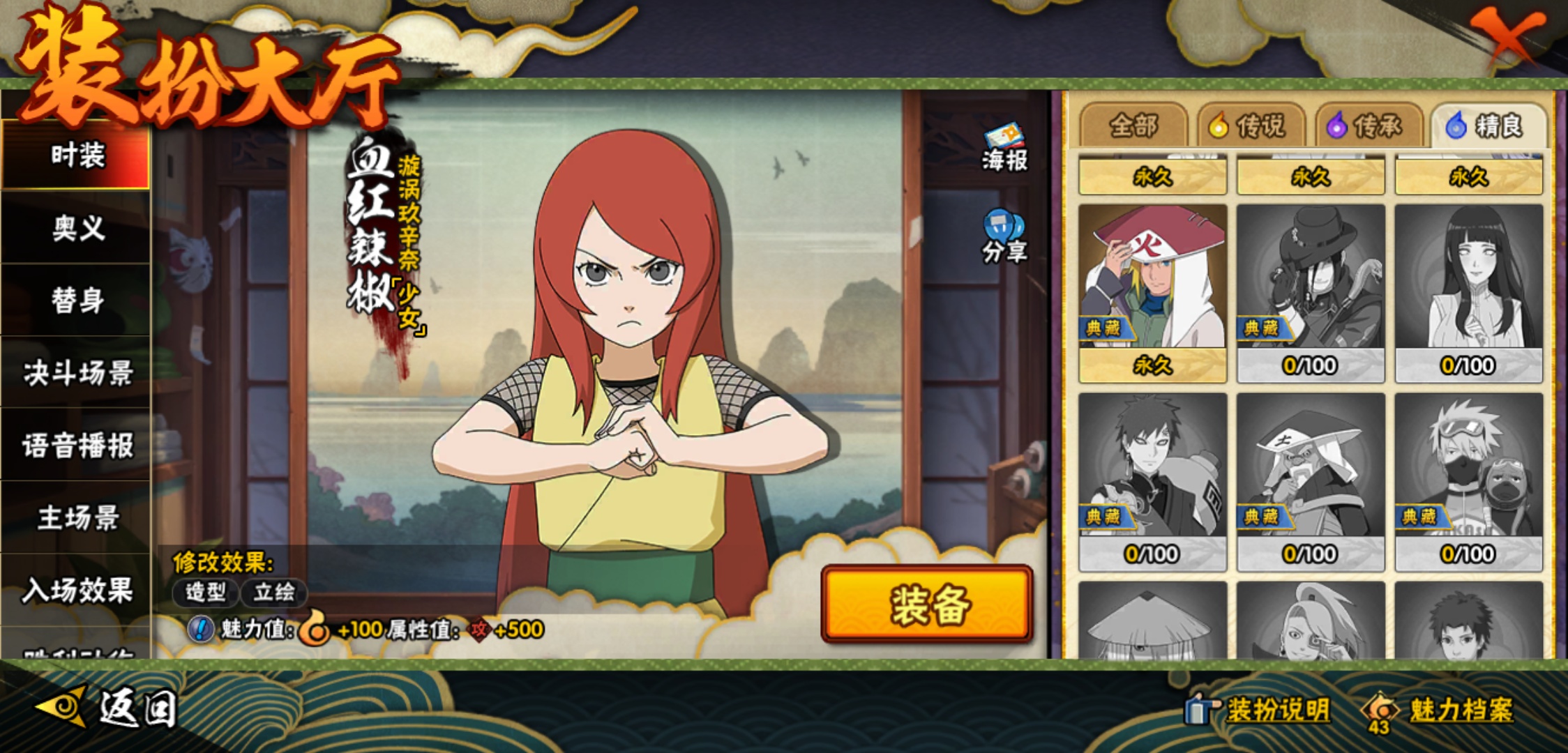This screenshot has width=1568, height=753.
Task: Tap the 分享 share icon
Action: click(1004, 237)
